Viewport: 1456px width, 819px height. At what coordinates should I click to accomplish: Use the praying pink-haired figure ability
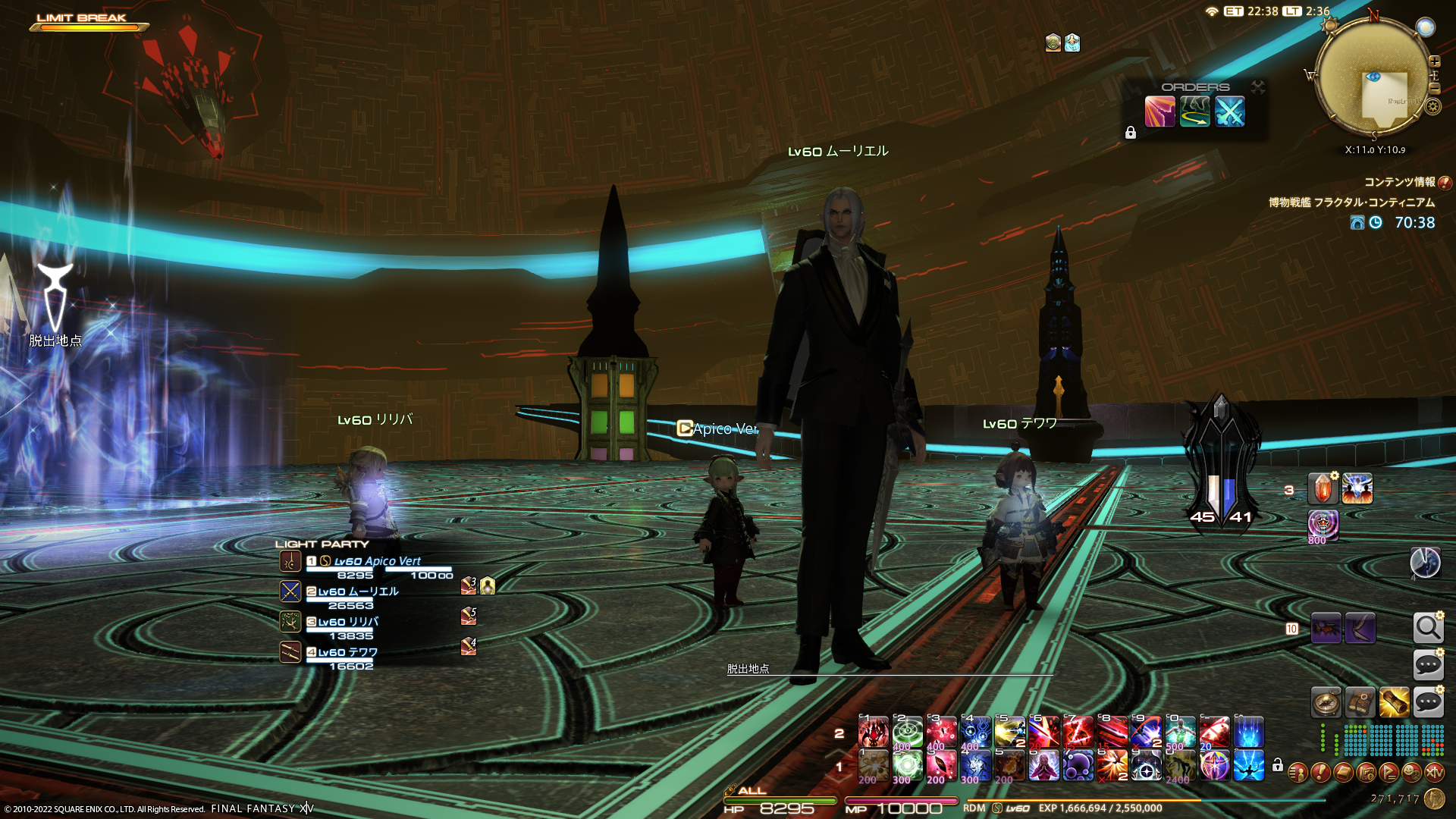coord(1043,766)
